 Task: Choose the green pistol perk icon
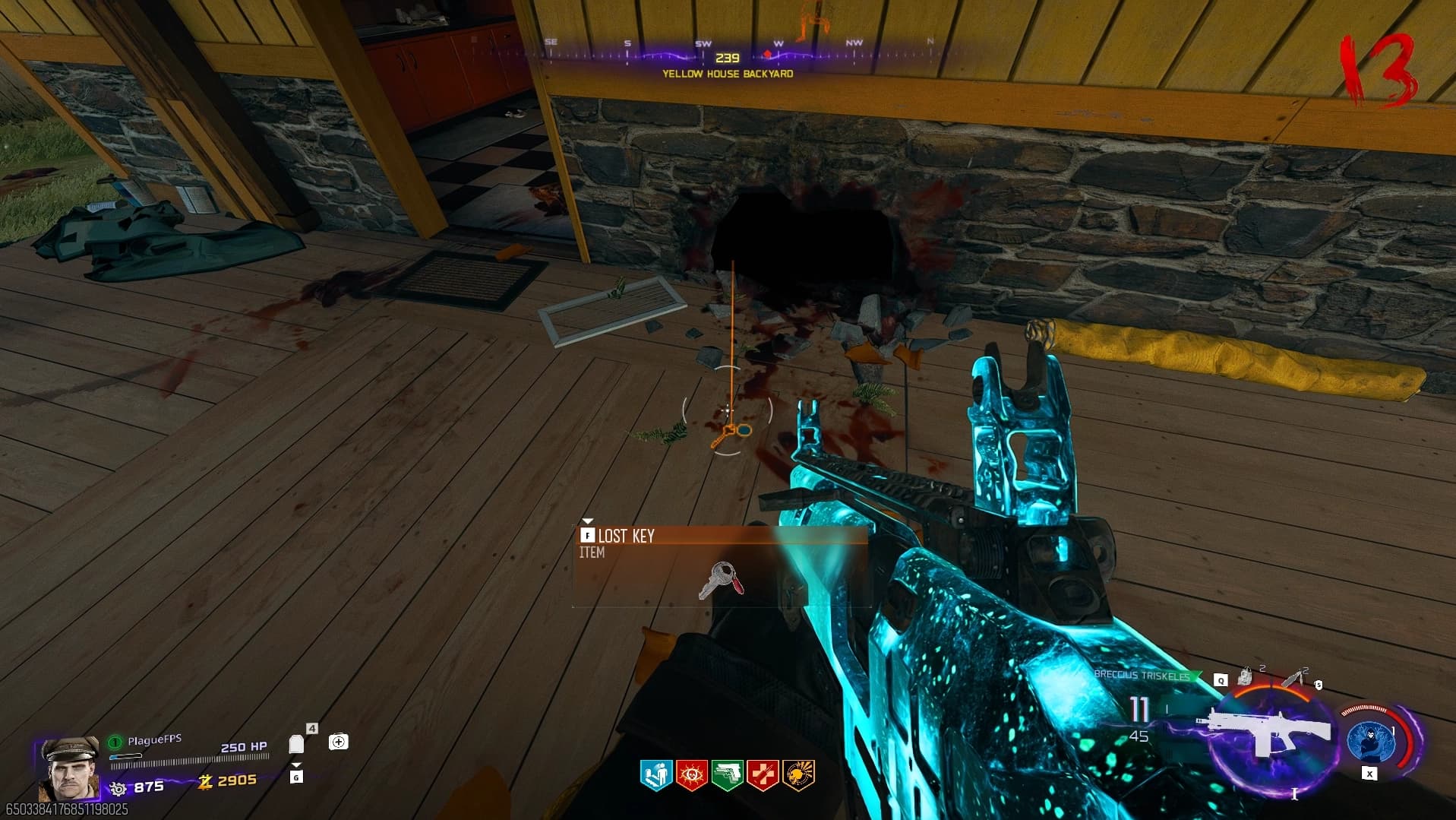pos(727,774)
